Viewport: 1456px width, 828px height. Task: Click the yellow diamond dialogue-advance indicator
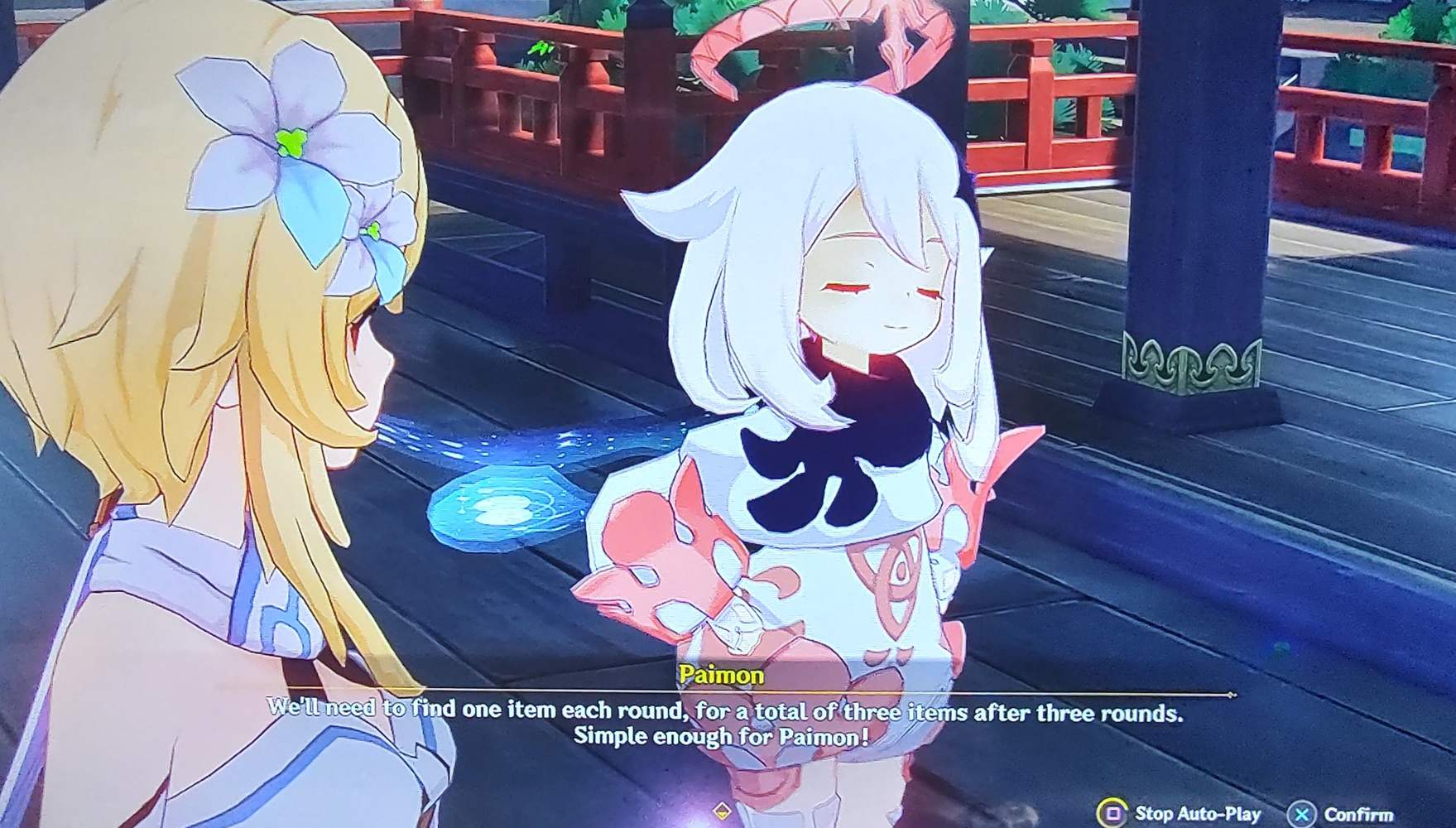[x=721, y=812]
